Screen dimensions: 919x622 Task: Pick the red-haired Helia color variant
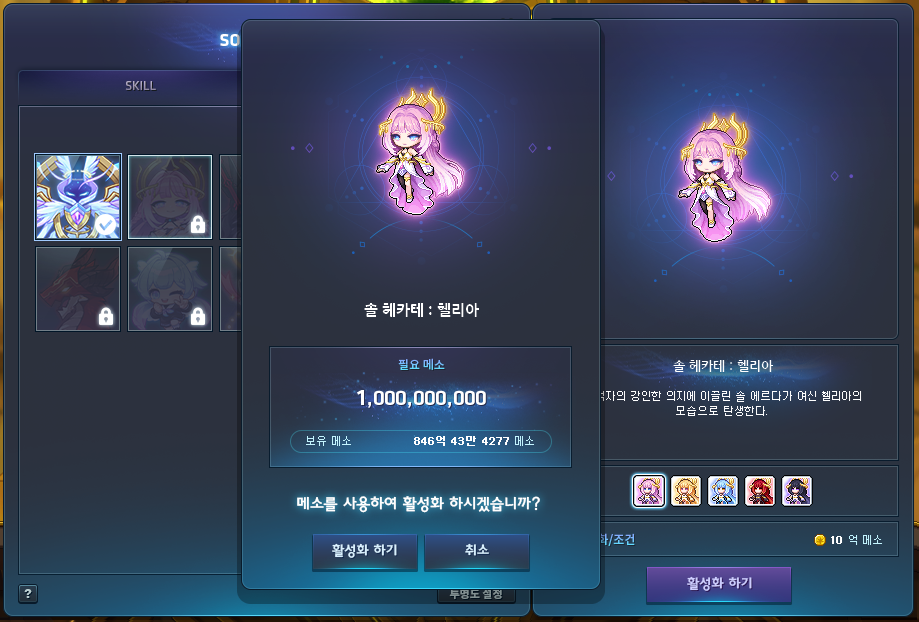760,490
